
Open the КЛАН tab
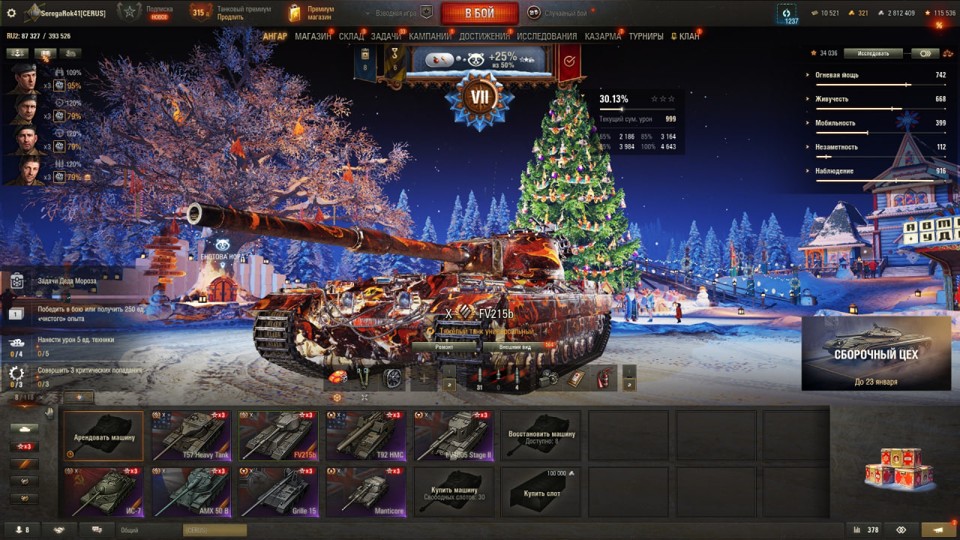[x=688, y=36]
